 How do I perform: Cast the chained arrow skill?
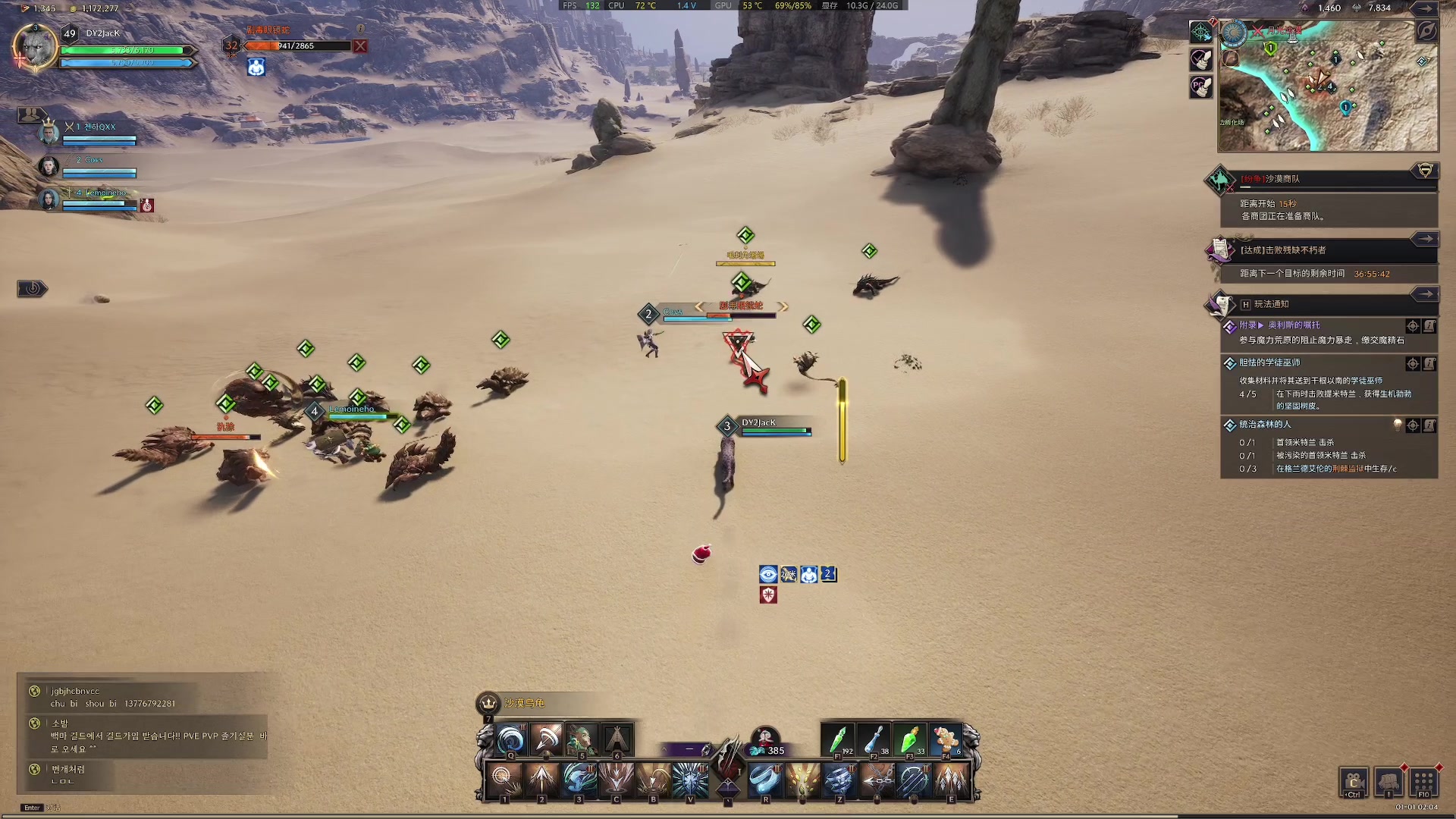[x=877, y=780]
